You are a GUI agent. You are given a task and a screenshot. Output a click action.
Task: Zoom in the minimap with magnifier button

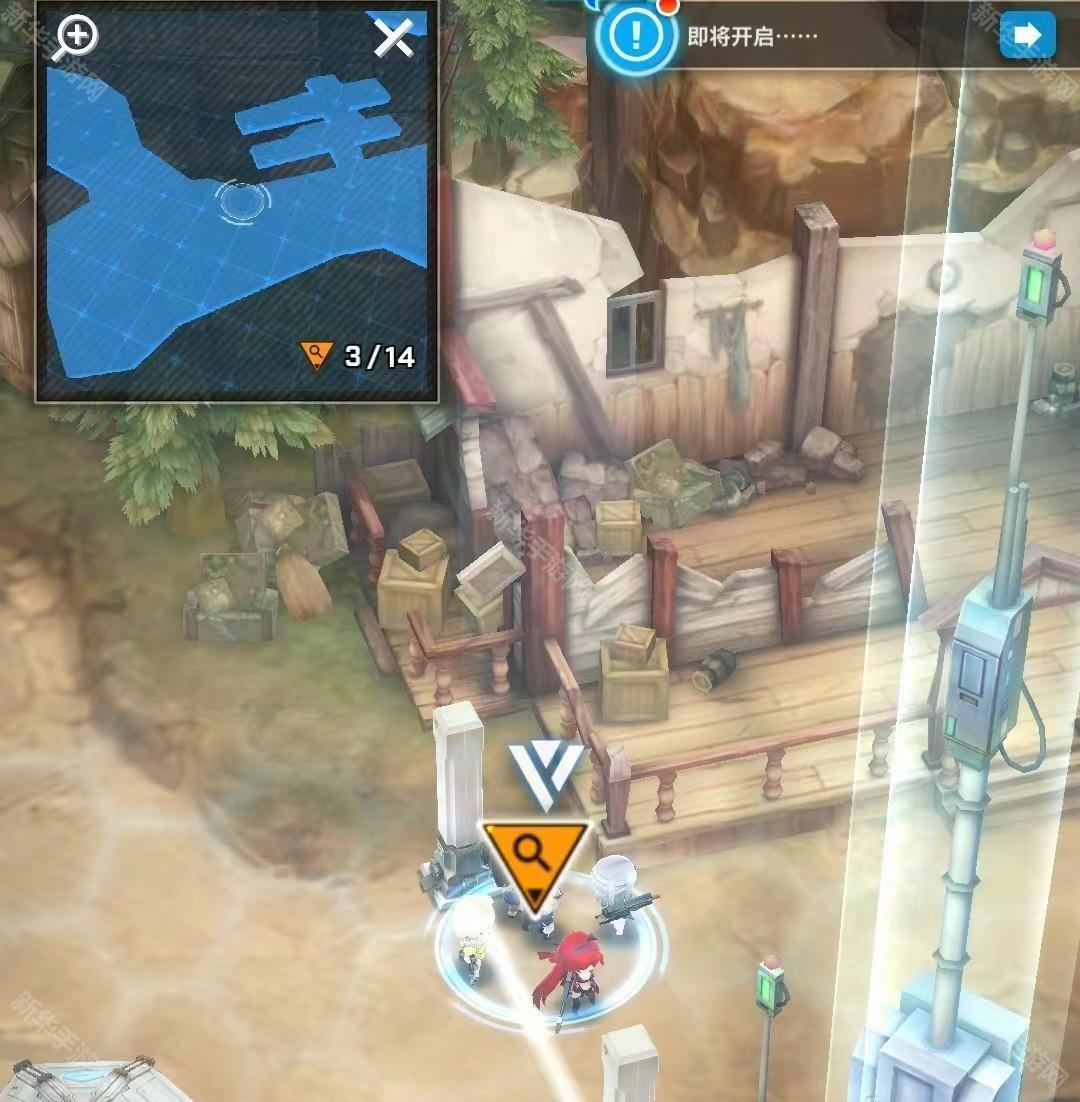point(76,38)
